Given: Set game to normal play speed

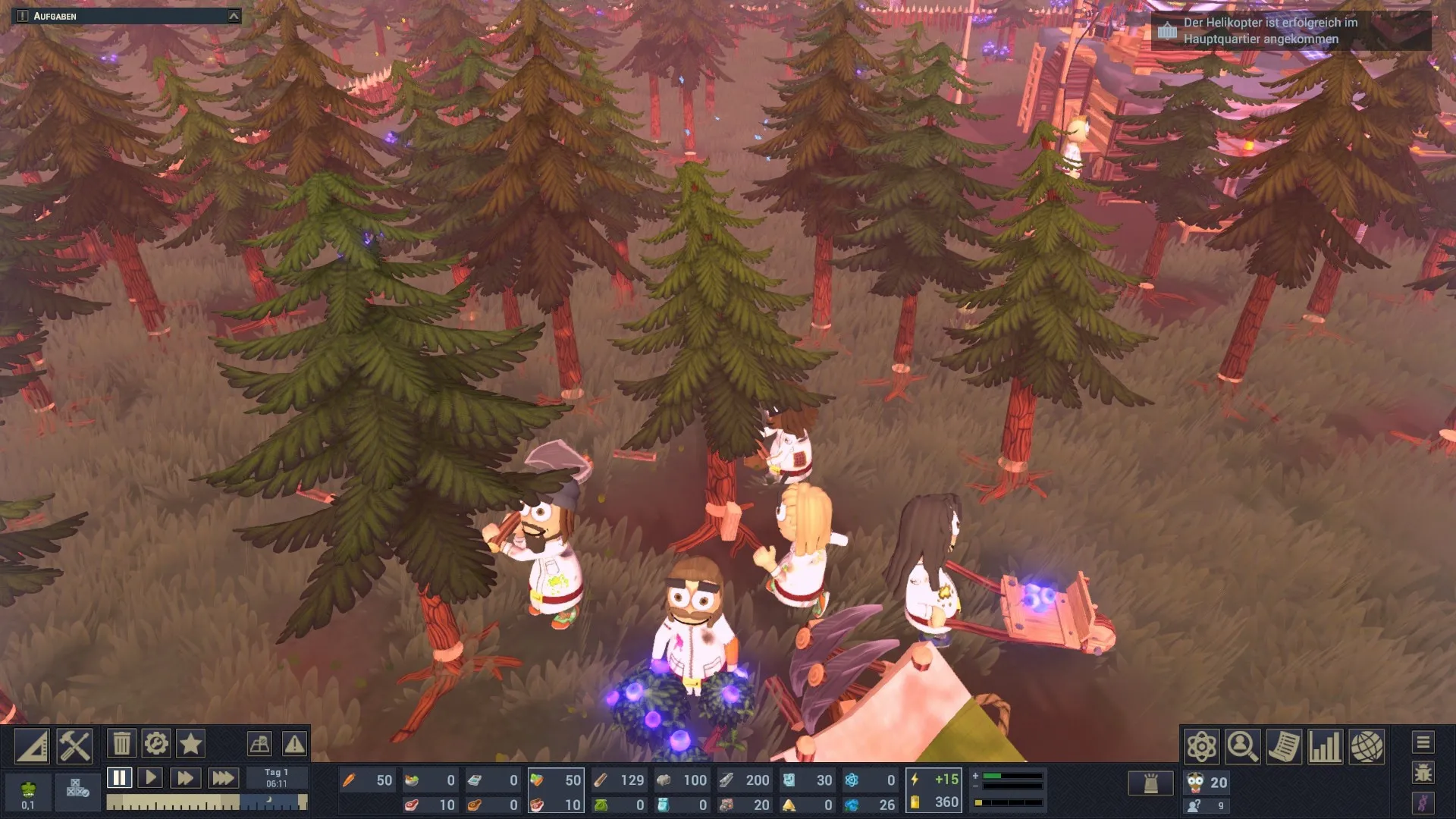Looking at the screenshot, I should point(150,777).
